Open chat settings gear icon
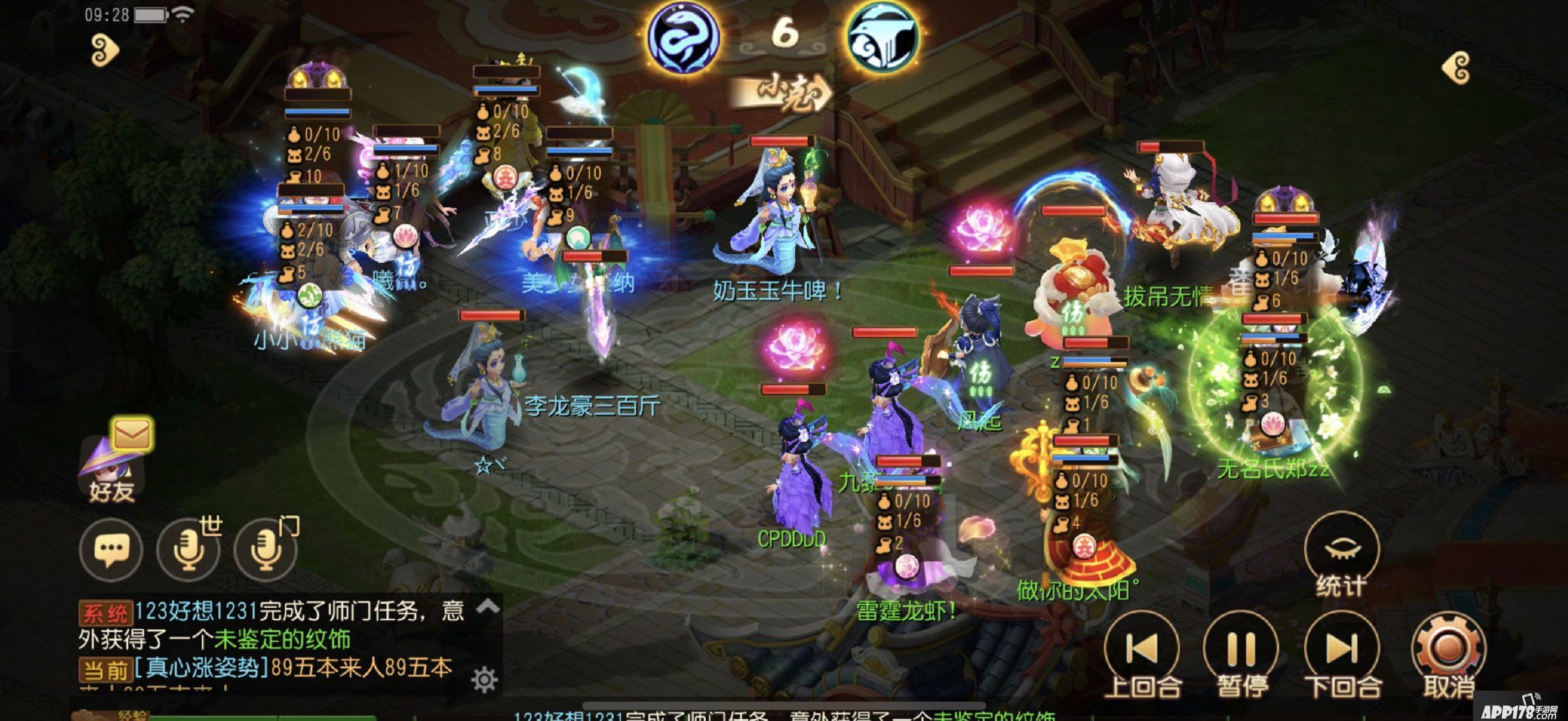Image resolution: width=1568 pixels, height=721 pixels. [x=485, y=680]
